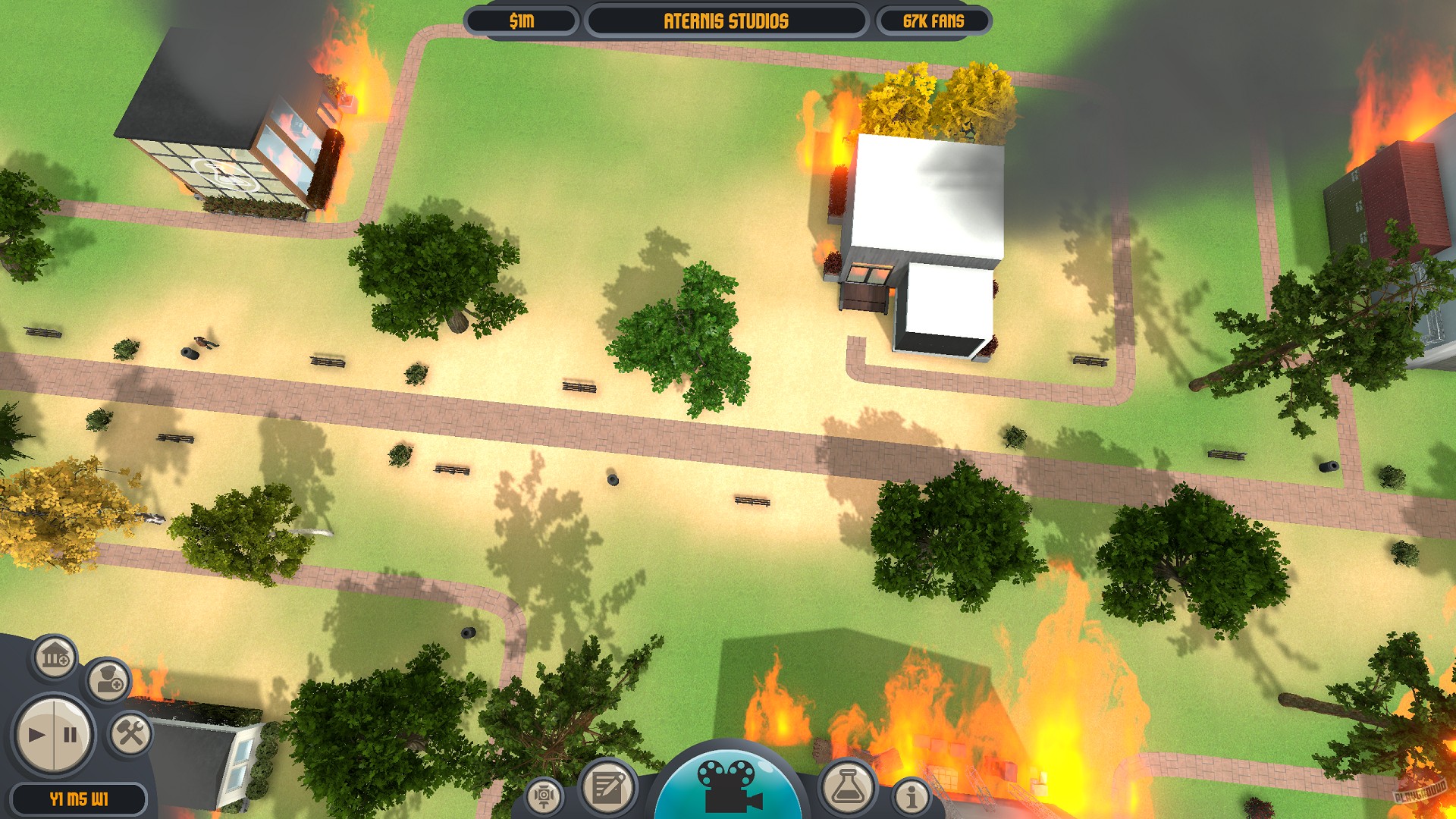This screenshot has width=1456, height=819.
Task: Select the set lighting equipment icon
Action: [544, 797]
